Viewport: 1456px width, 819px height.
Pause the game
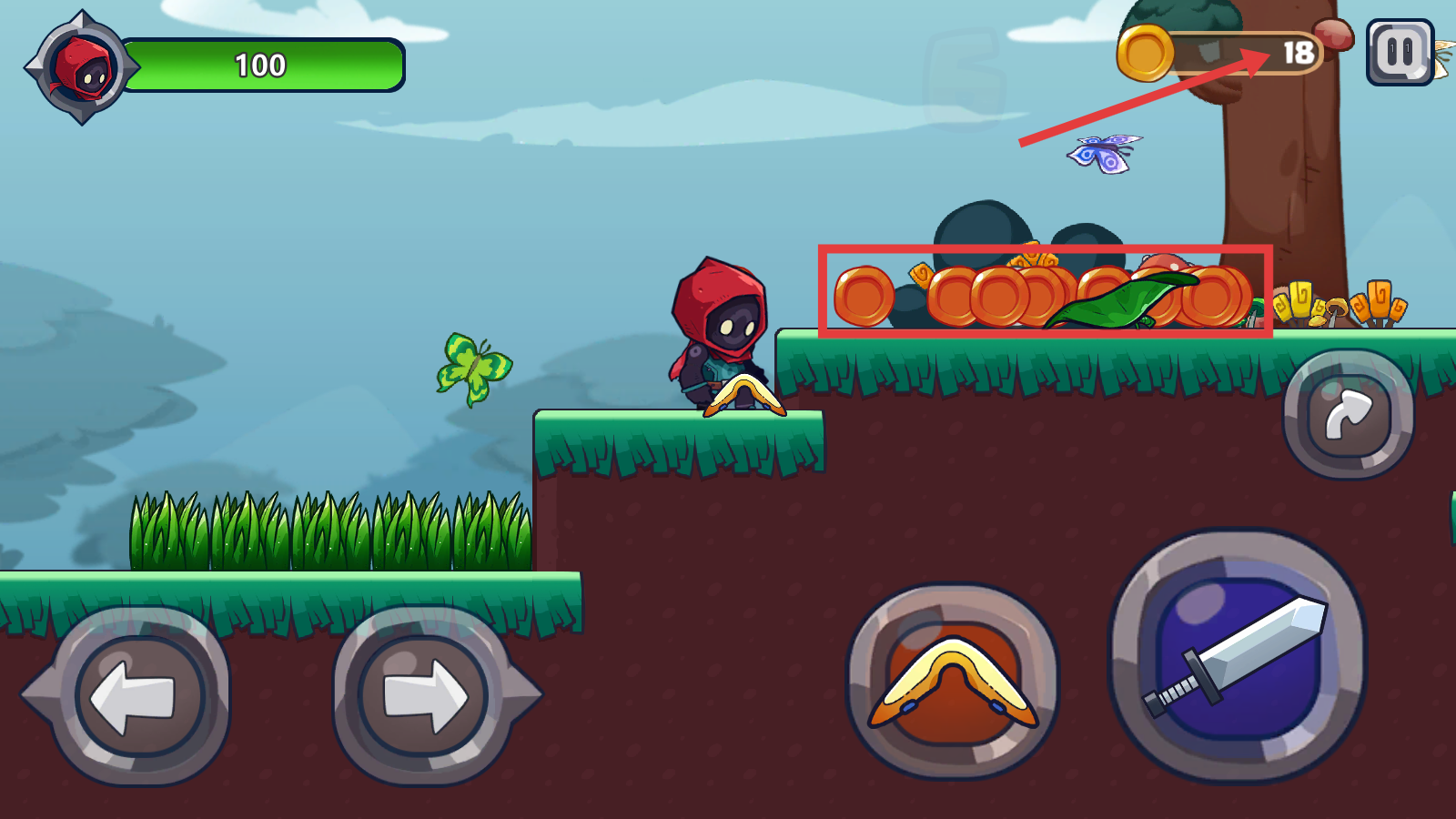pos(1400,53)
